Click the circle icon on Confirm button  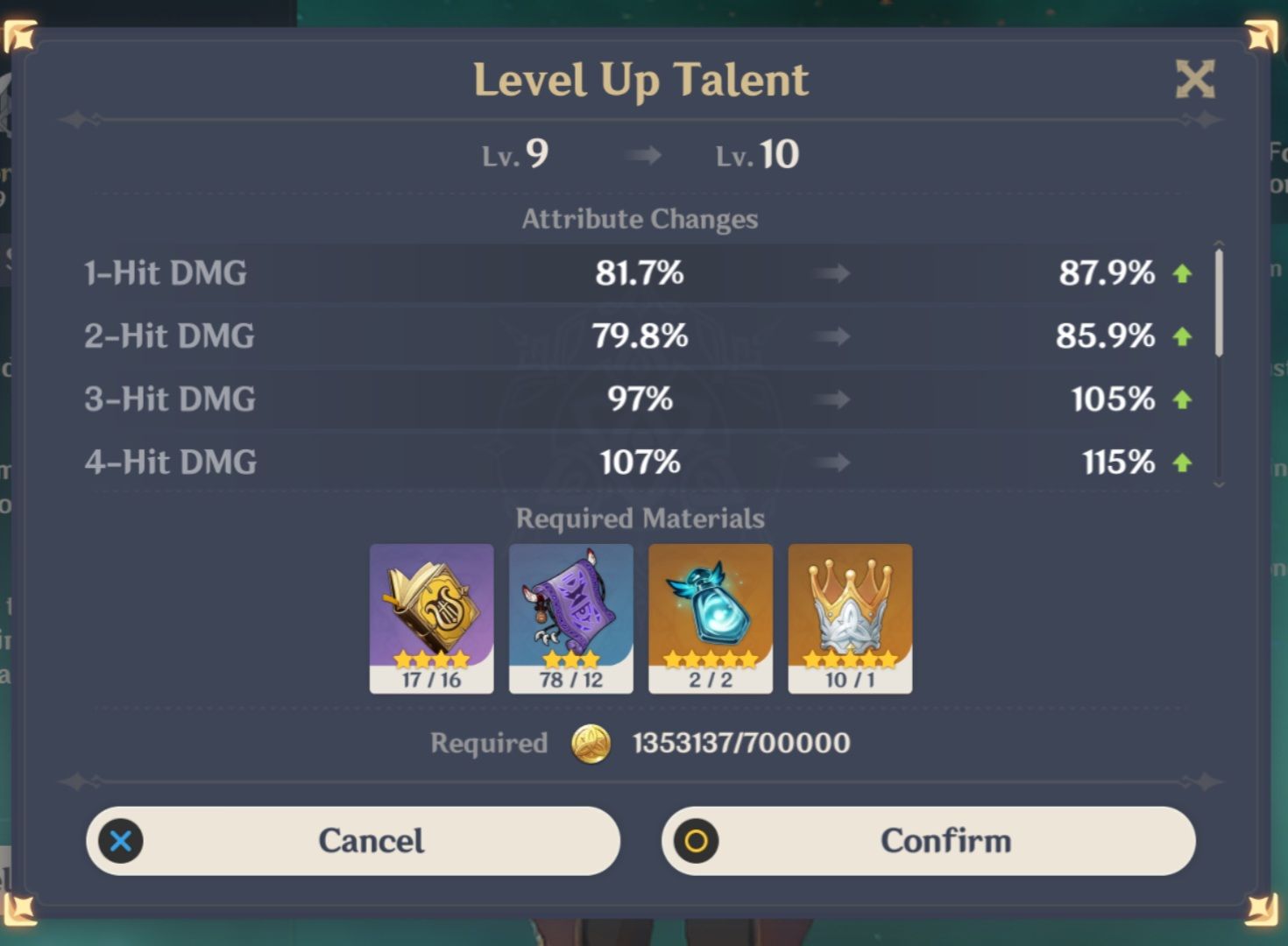tap(697, 841)
